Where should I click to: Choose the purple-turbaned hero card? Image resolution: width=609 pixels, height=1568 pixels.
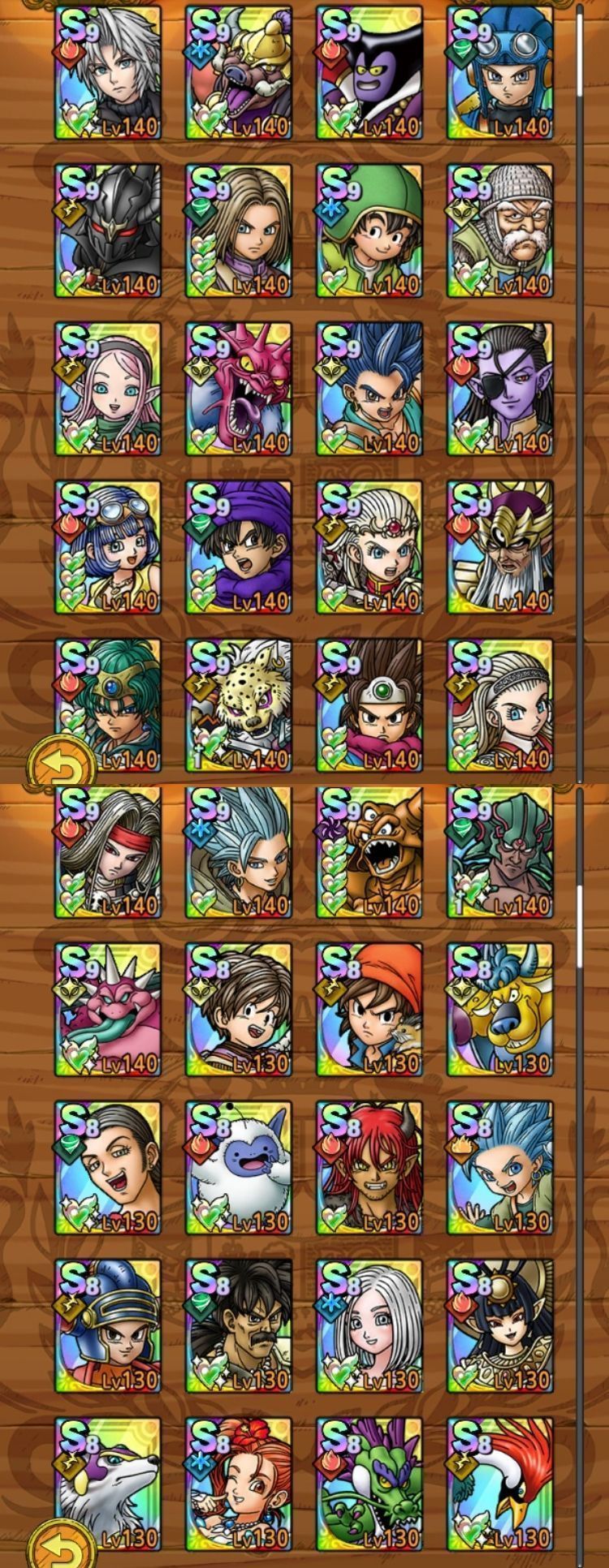pyautogui.click(x=239, y=548)
